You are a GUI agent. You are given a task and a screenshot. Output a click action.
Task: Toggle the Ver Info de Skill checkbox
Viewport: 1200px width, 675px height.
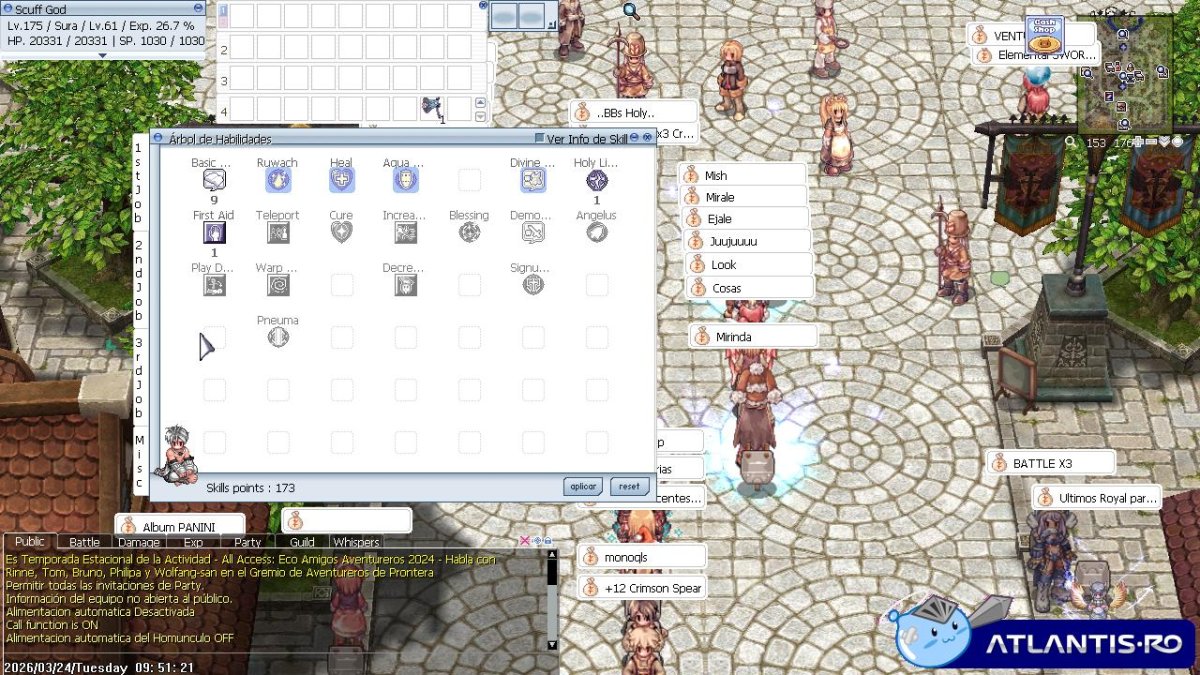point(540,138)
